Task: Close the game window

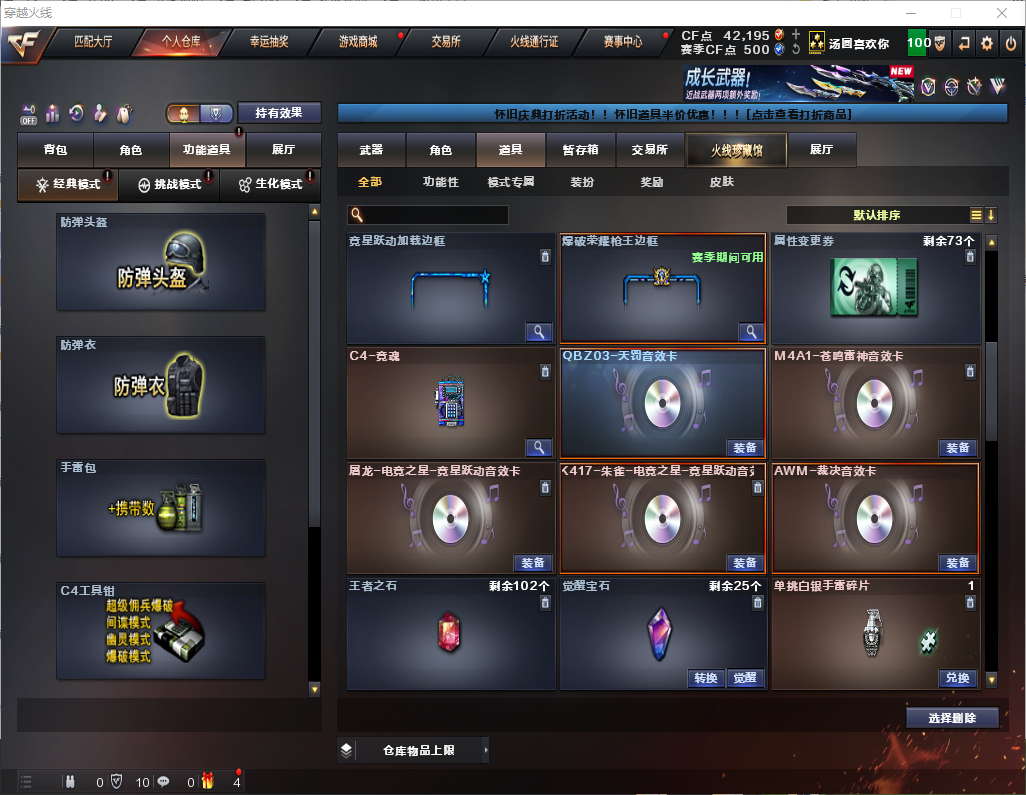Action: (1002, 13)
